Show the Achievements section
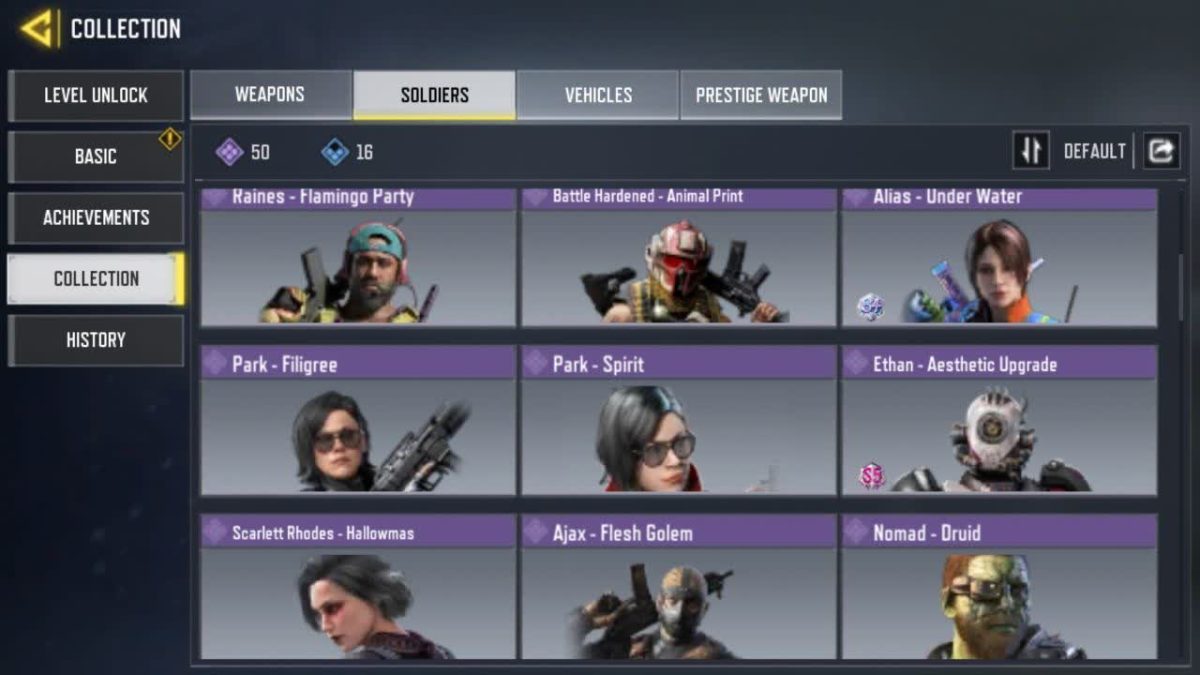This screenshot has width=1200, height=675. (x=96, y=218)
